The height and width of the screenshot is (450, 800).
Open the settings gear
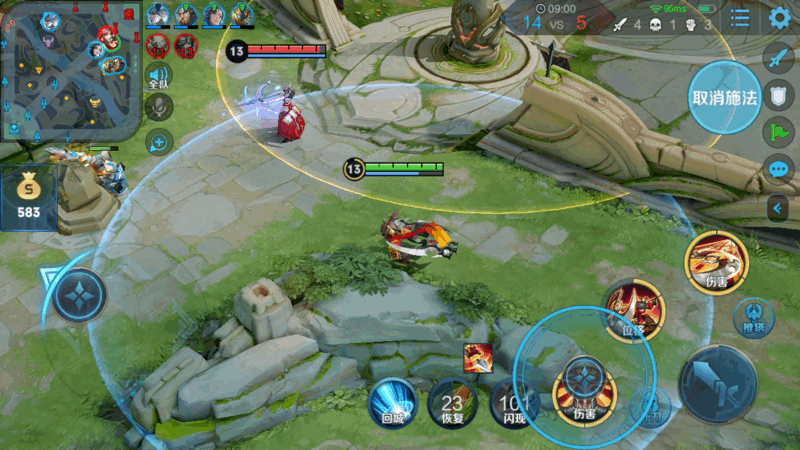[x=780, y=18]
